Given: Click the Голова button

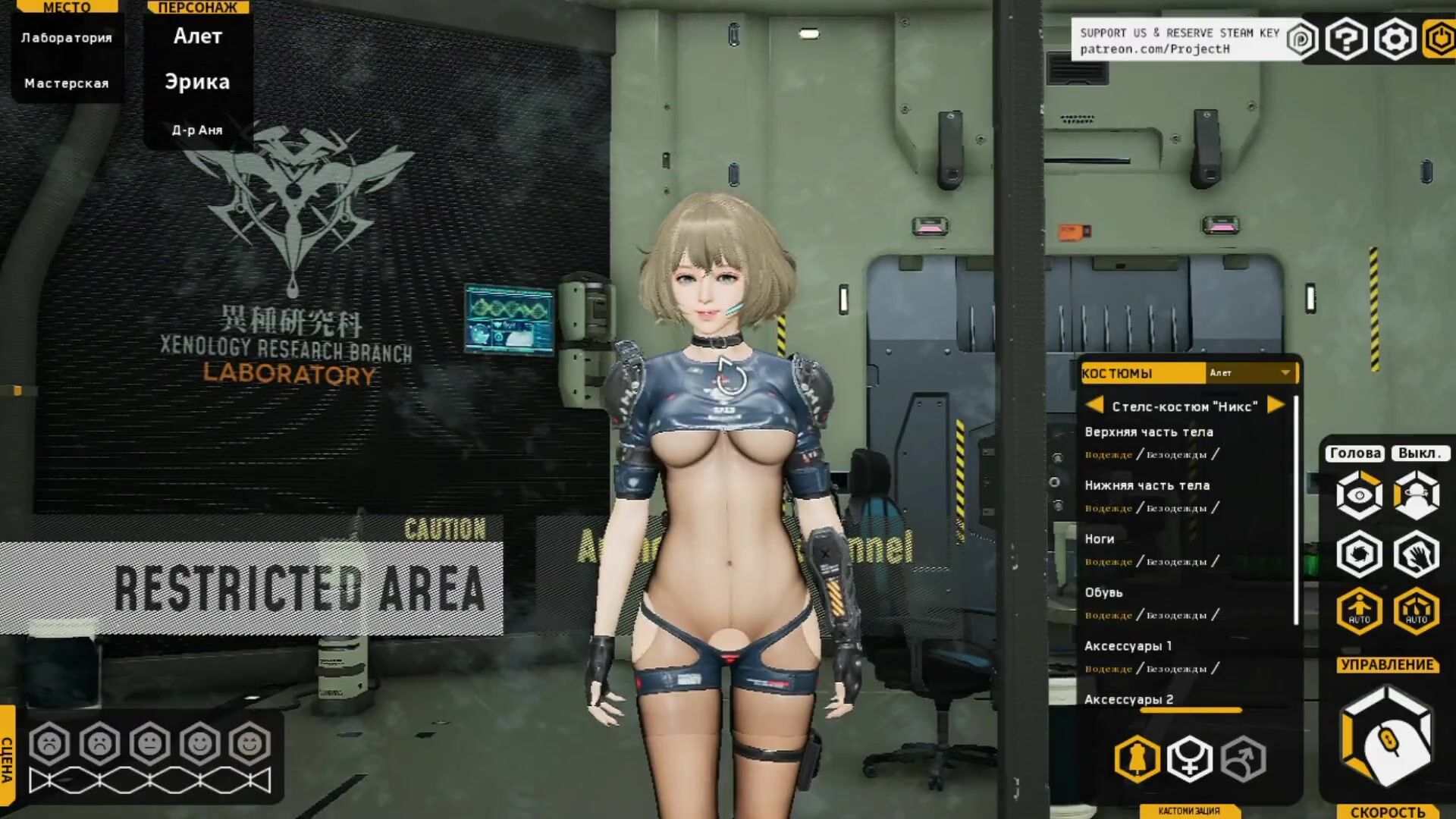Looking at the screenshot, I should tap(1355, 453).
